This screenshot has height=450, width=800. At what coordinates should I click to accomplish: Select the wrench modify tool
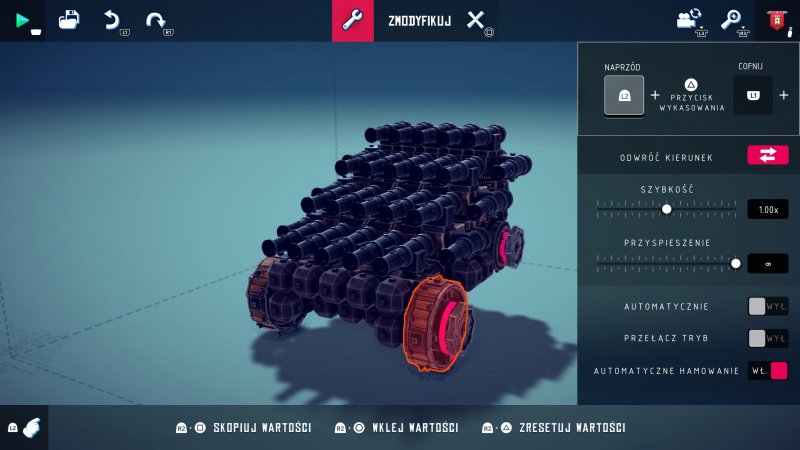click(x=352, y=21)
